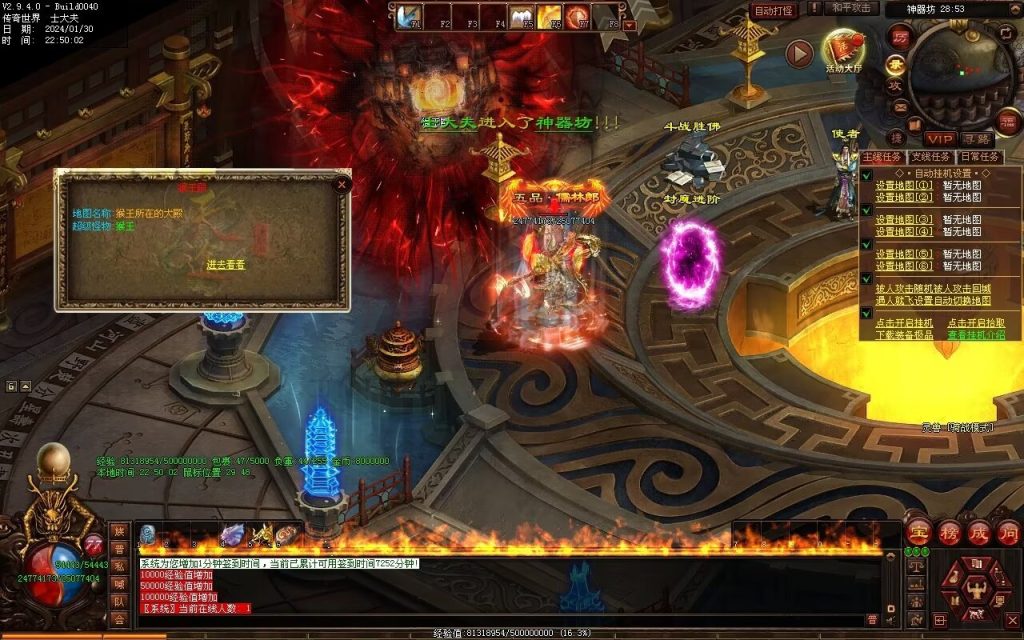Switch to the 日常任务 daily quest tab
Image resolution: width=1024 pixels, height=640 pixels.
(979, 157)
